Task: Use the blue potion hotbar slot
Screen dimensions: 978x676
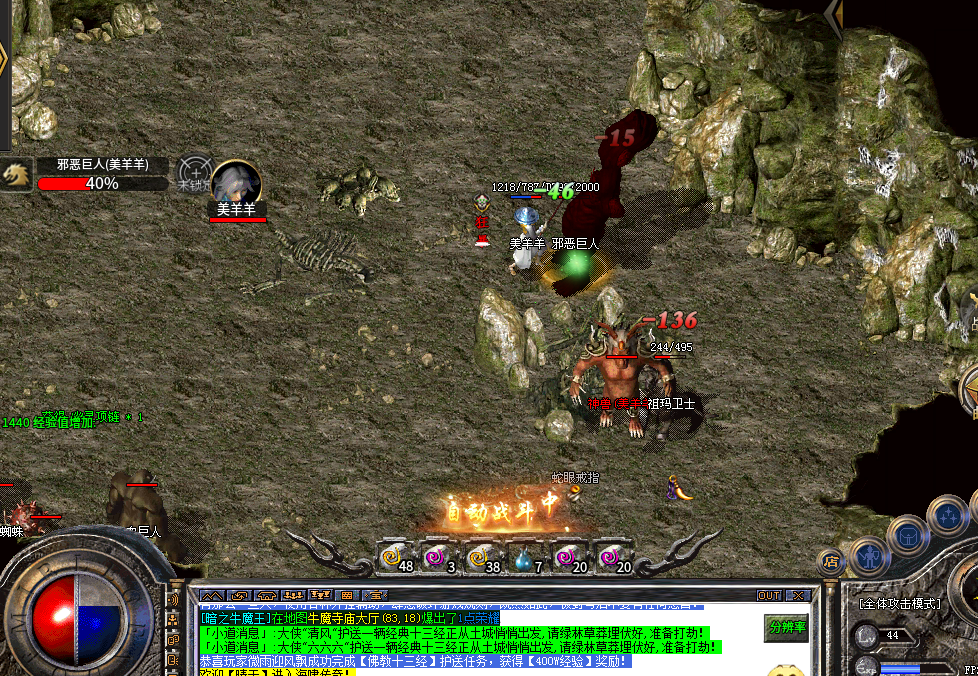Action: (x=523, y=557)
